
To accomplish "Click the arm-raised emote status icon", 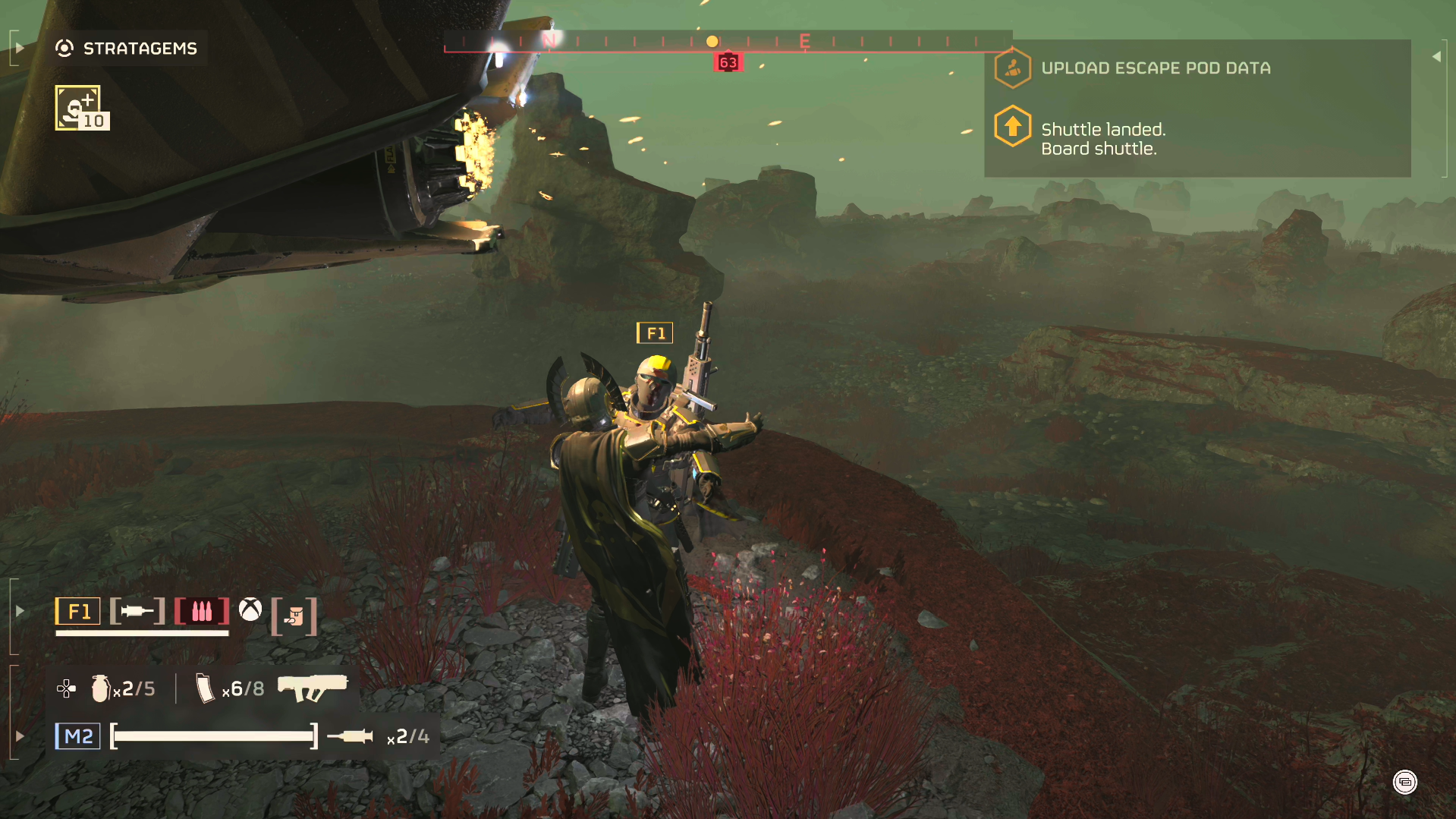I will coord(294,616).
